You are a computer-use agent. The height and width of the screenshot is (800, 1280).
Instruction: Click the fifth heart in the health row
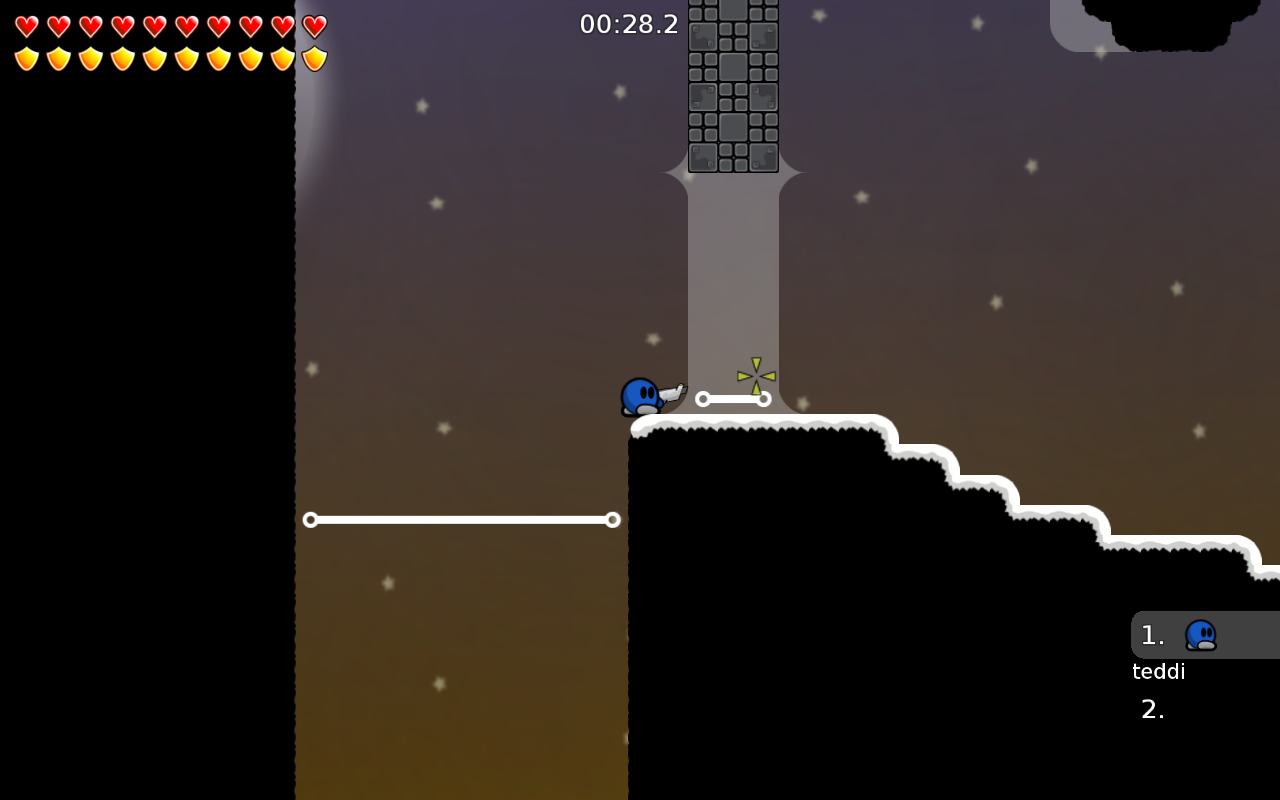[x=155, y=27]
